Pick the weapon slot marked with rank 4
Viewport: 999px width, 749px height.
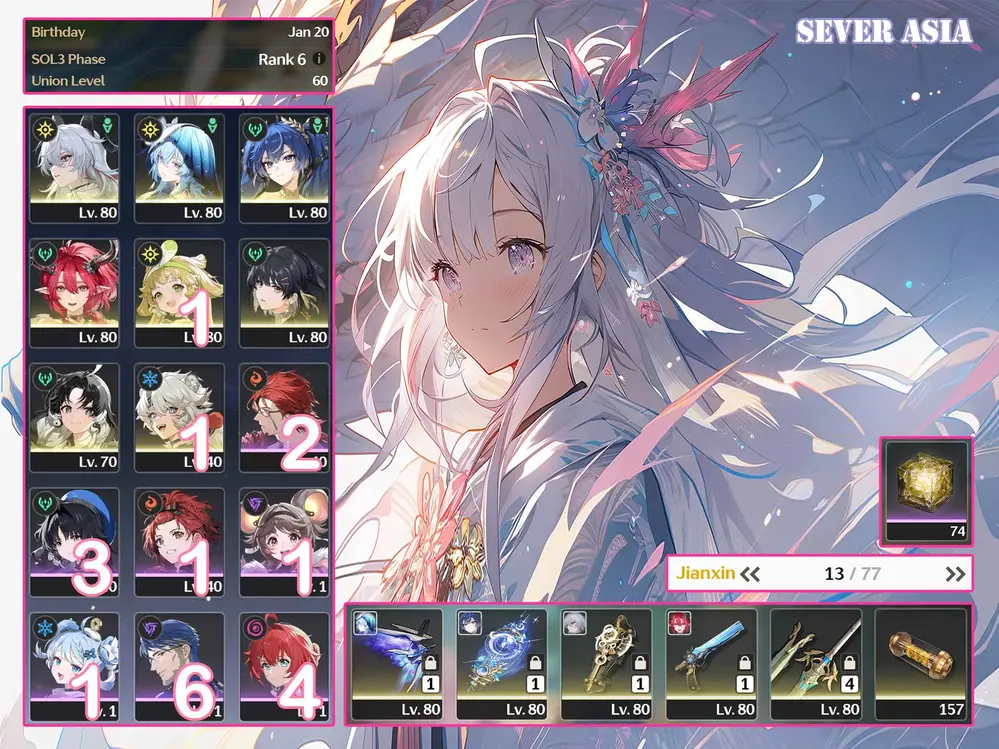[x=816, y=663]
